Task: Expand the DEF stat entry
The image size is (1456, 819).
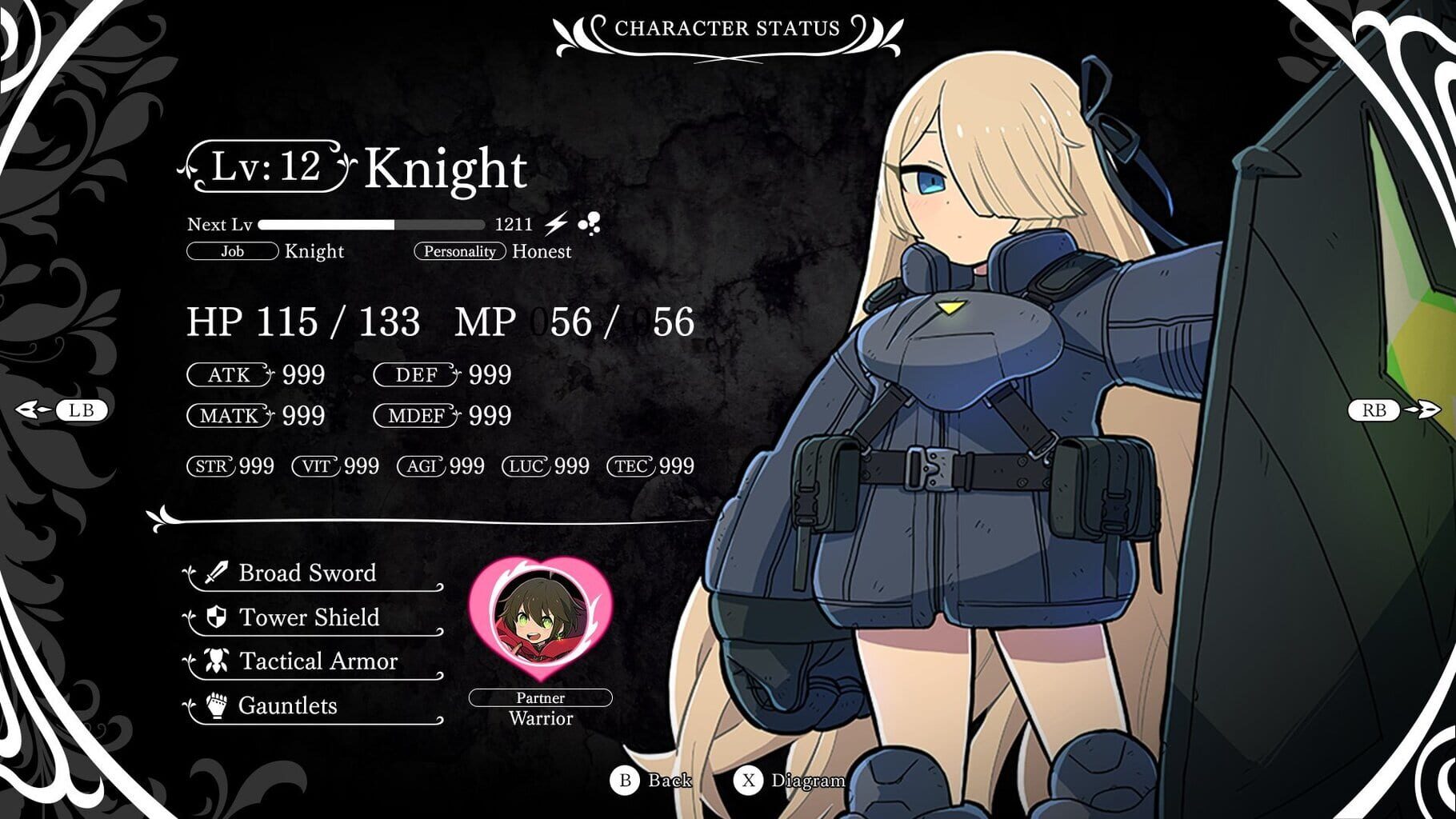Action: click(x=413, y=375)
